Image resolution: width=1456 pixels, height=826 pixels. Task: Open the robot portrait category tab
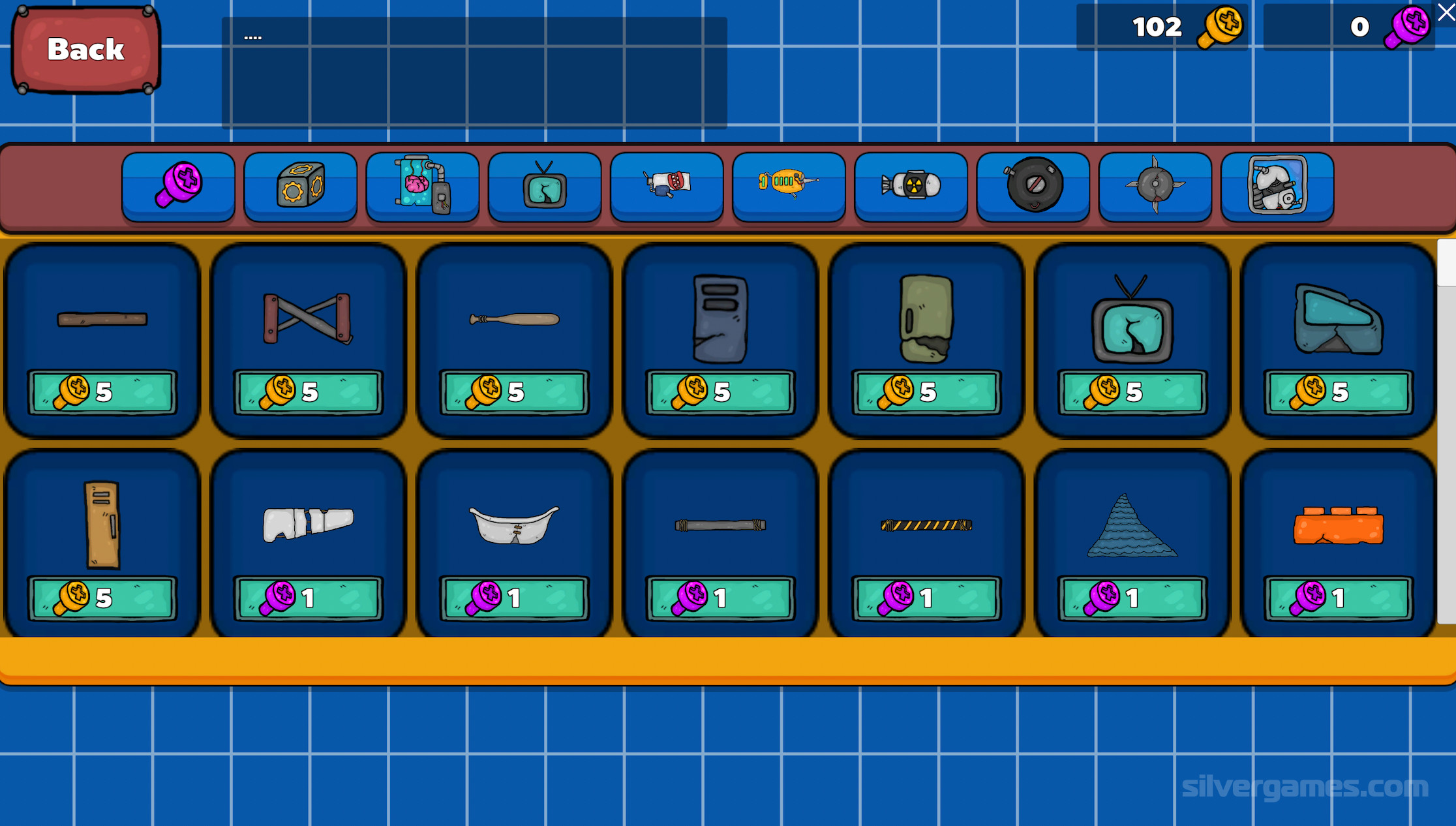tap(1277, 187)
